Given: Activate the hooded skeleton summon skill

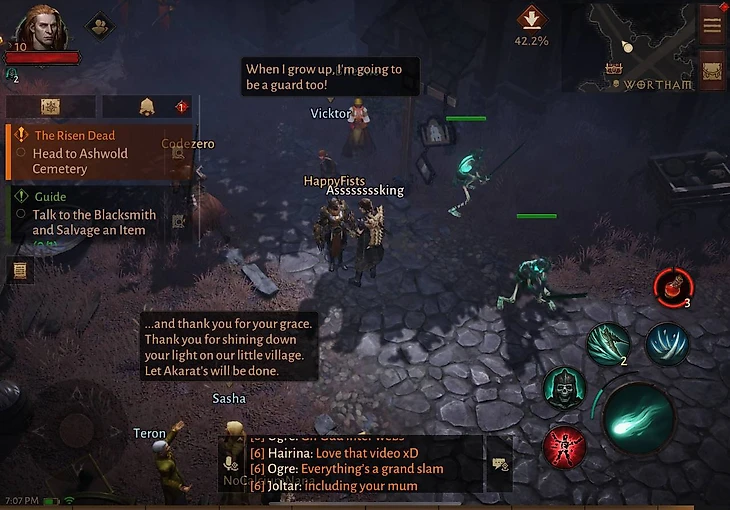Looking at the screenshot, I should tap(564, 388).
